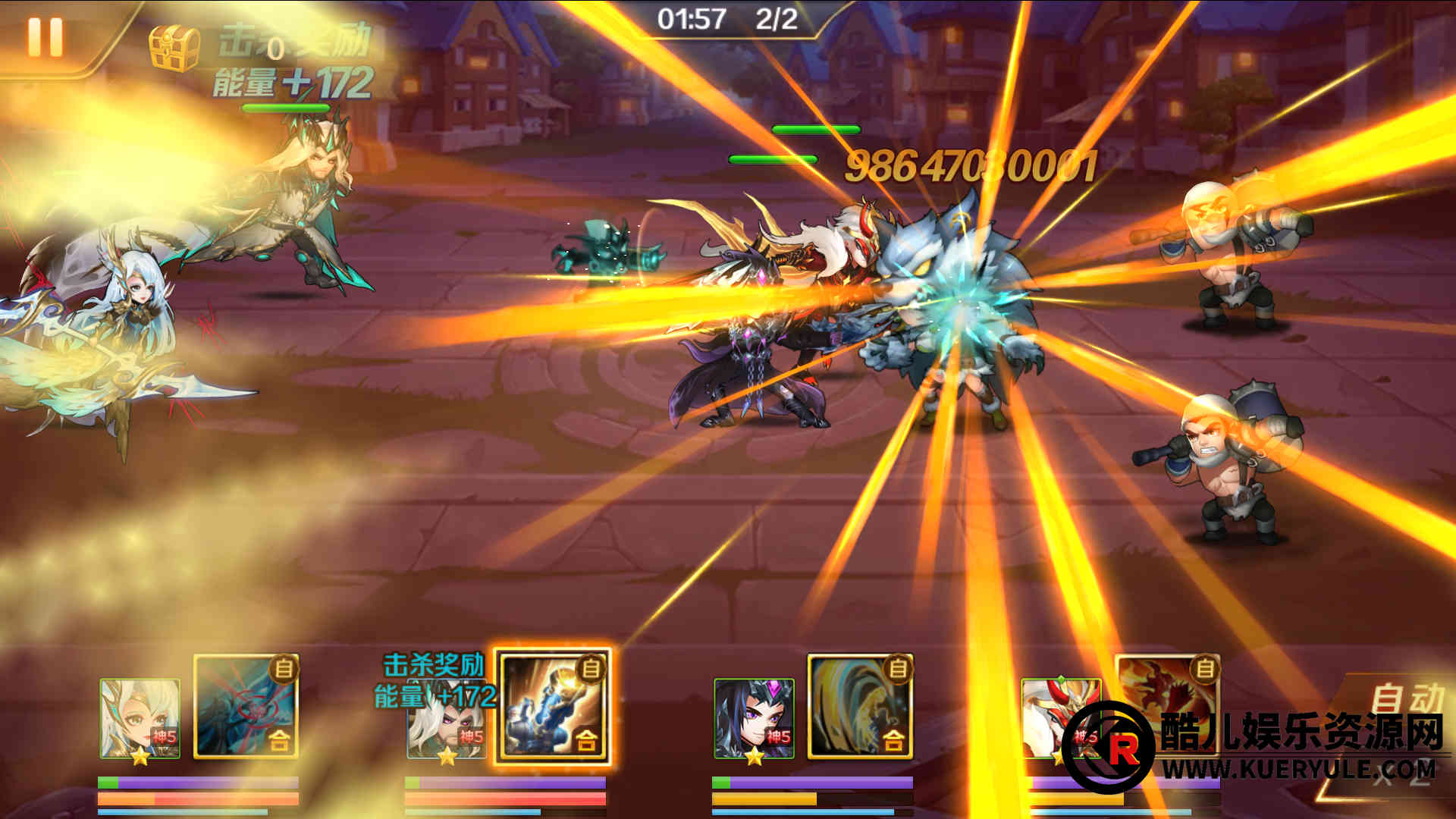
Task: Cast the glowing highlighted blue armored knight skill
Action: coord(553,707)
